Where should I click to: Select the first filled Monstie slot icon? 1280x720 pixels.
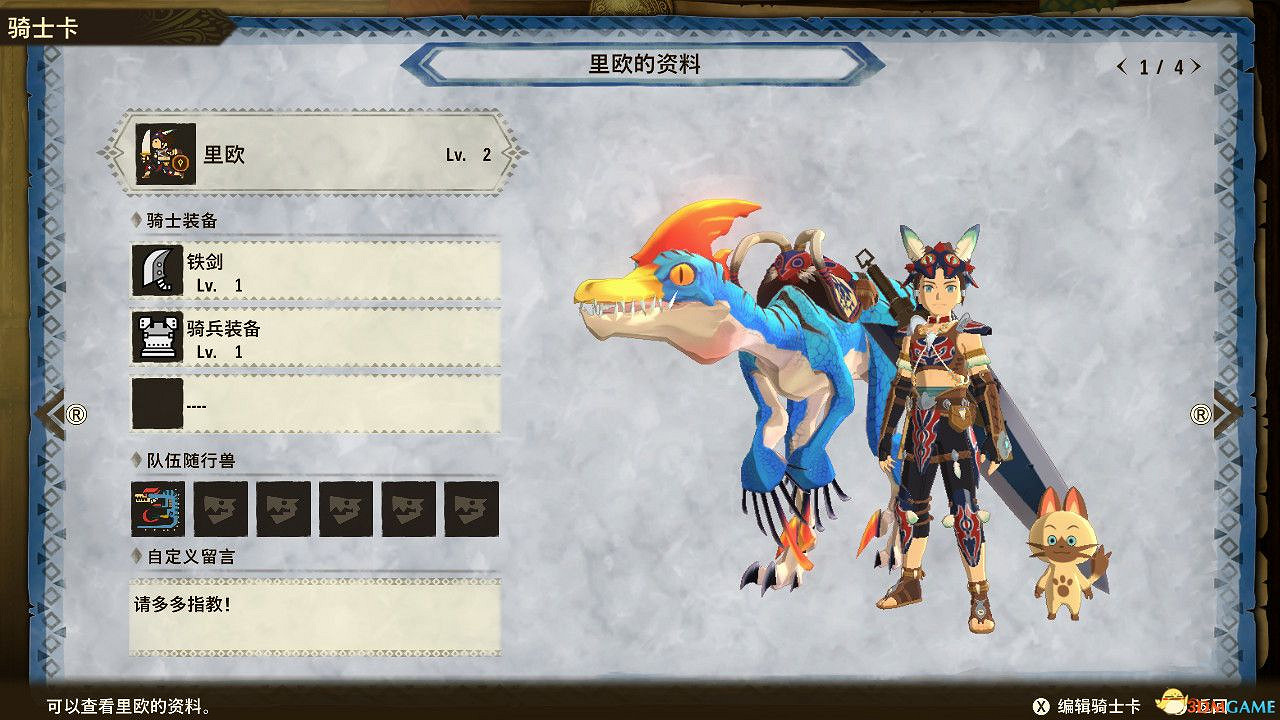coord(157,508)
